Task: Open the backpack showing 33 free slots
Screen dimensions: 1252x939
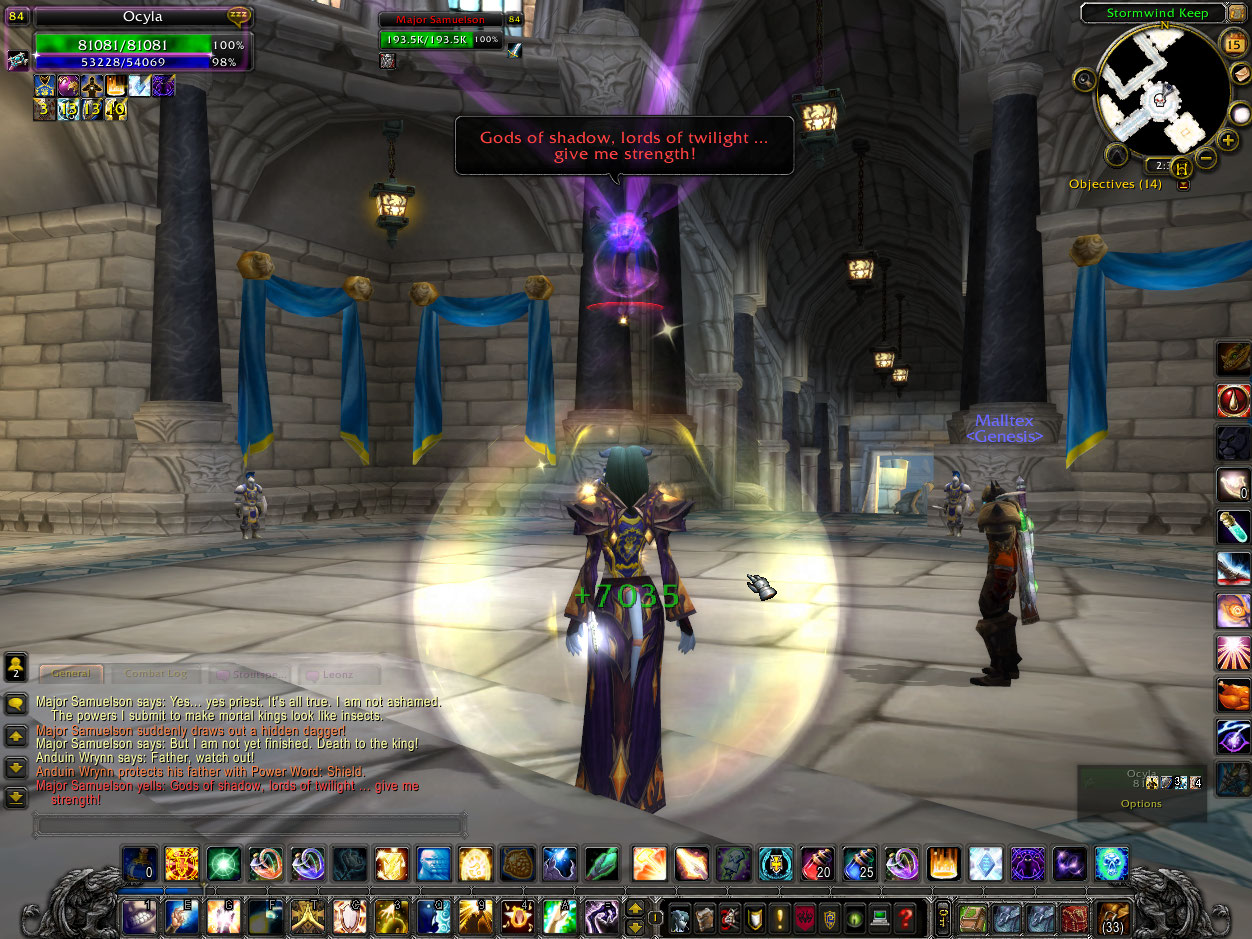Action: point(1114,916)
